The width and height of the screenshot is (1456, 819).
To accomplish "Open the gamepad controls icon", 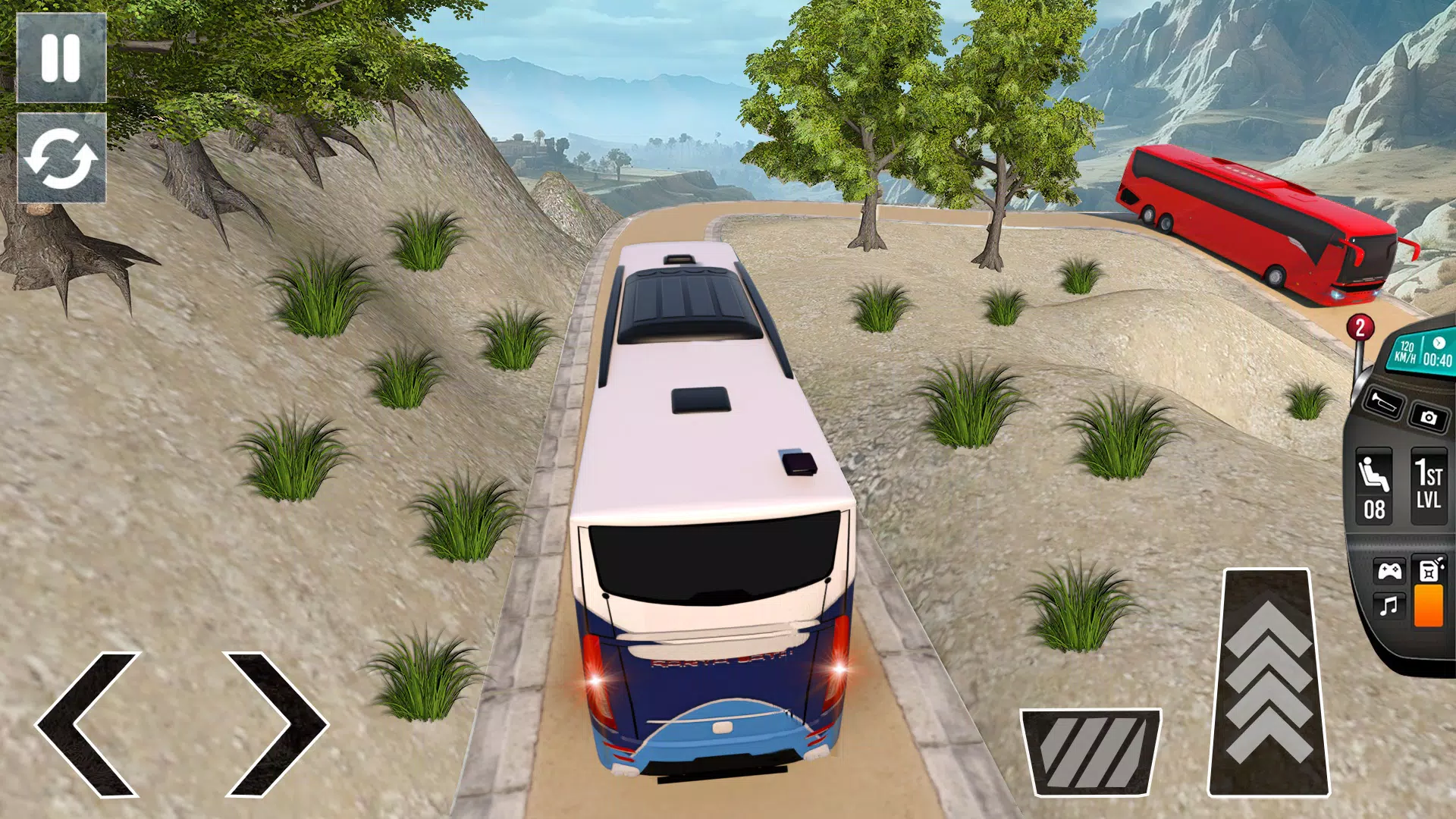I will (1390, 570).
